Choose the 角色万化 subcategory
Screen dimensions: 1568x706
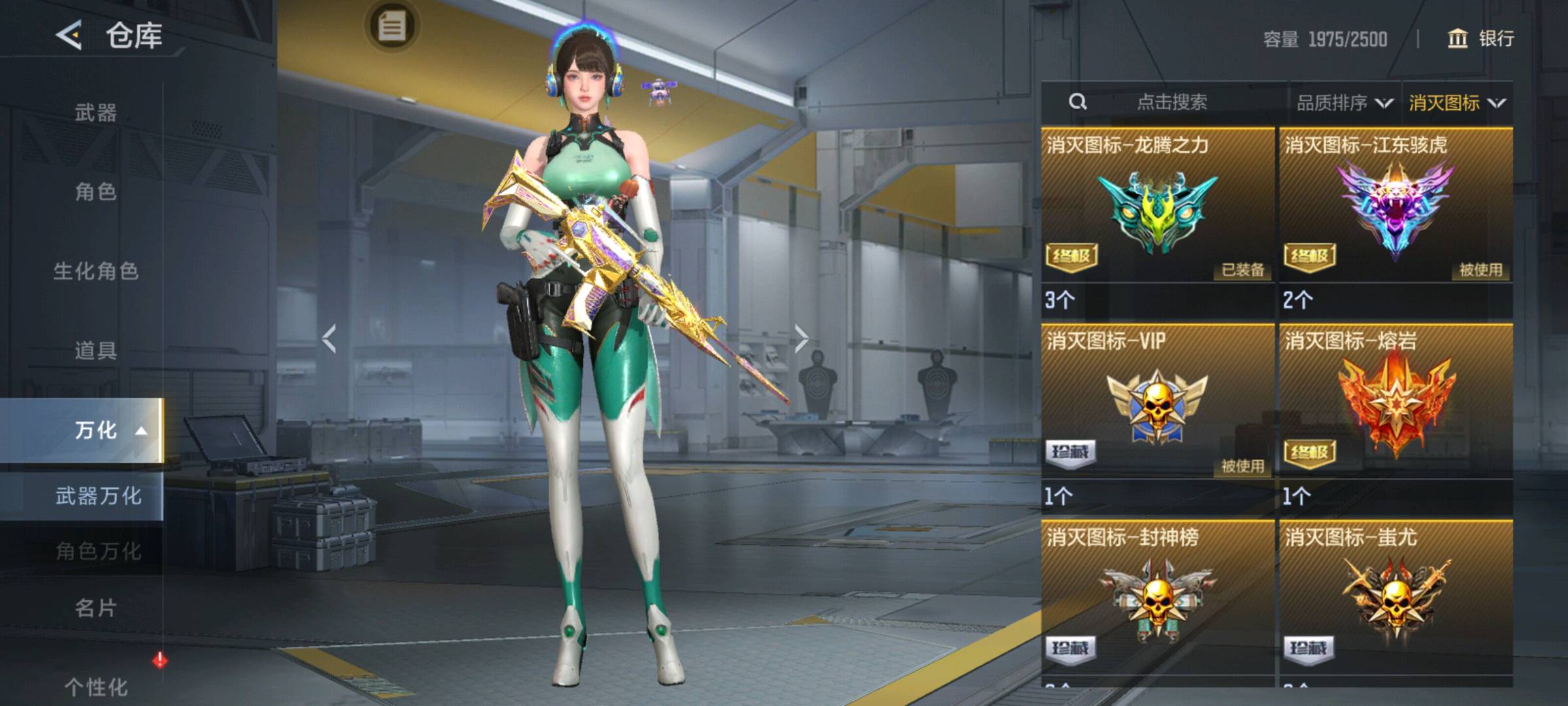[x=98, y=551]
